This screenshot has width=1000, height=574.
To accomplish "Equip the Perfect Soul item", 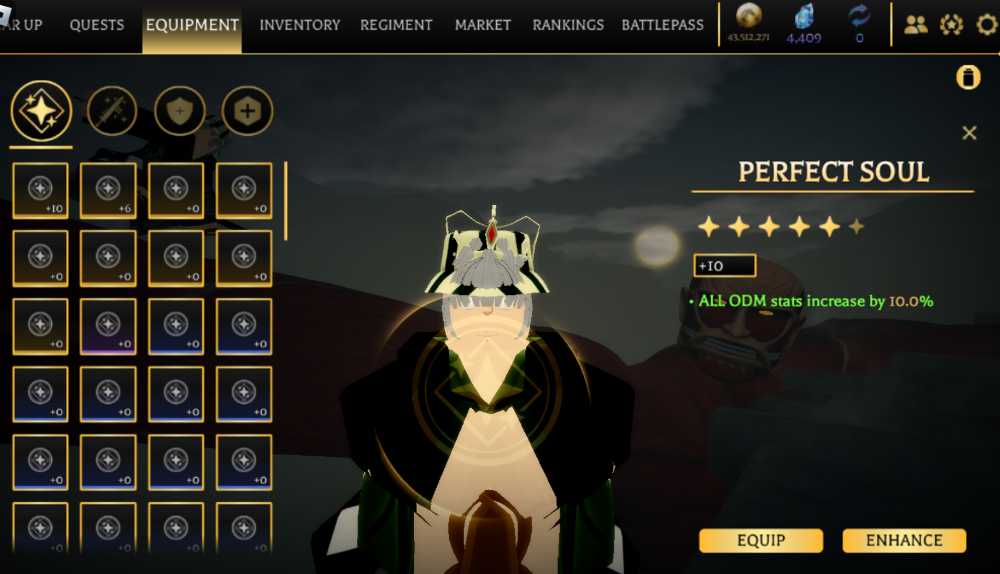I will [760, 541].
